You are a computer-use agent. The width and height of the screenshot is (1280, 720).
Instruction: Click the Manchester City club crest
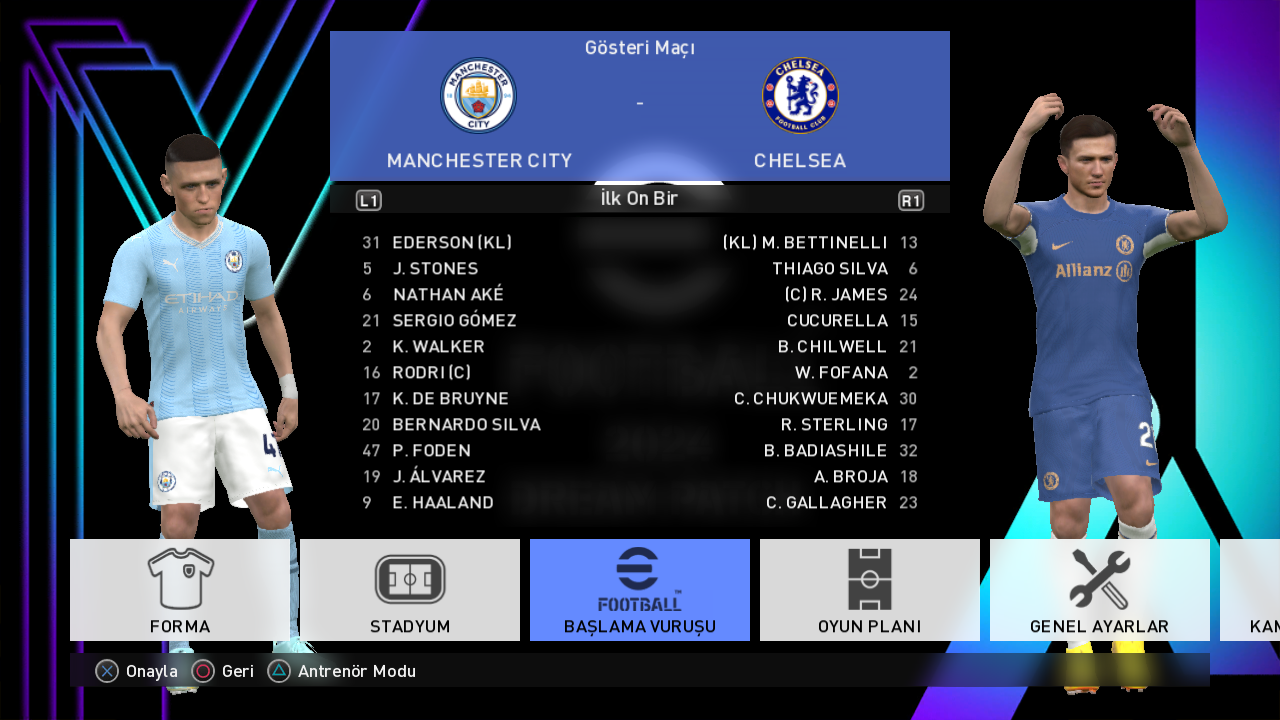[479, 96]
